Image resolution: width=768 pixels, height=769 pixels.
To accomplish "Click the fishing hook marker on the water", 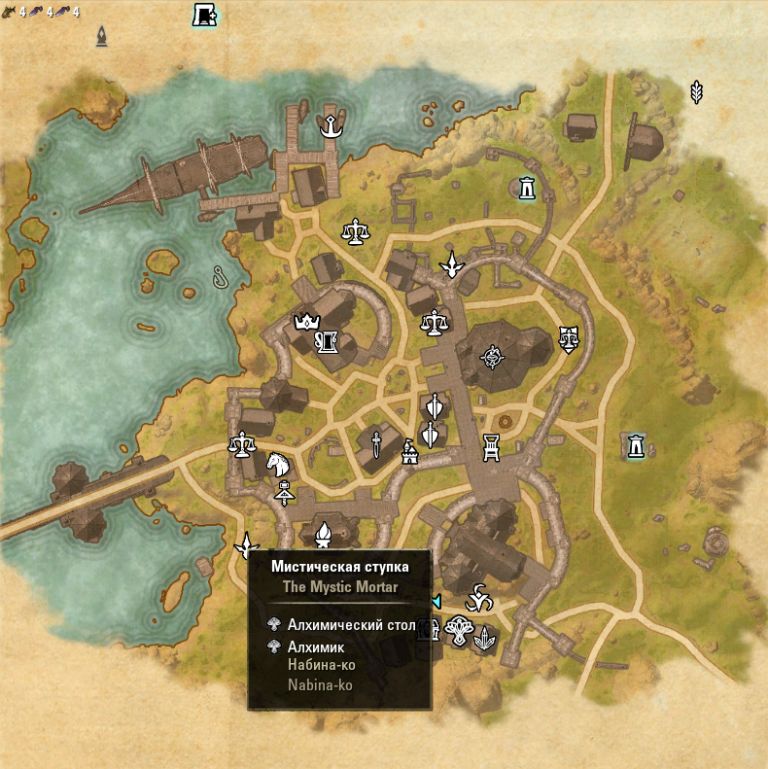I will [x=219, y=277].
